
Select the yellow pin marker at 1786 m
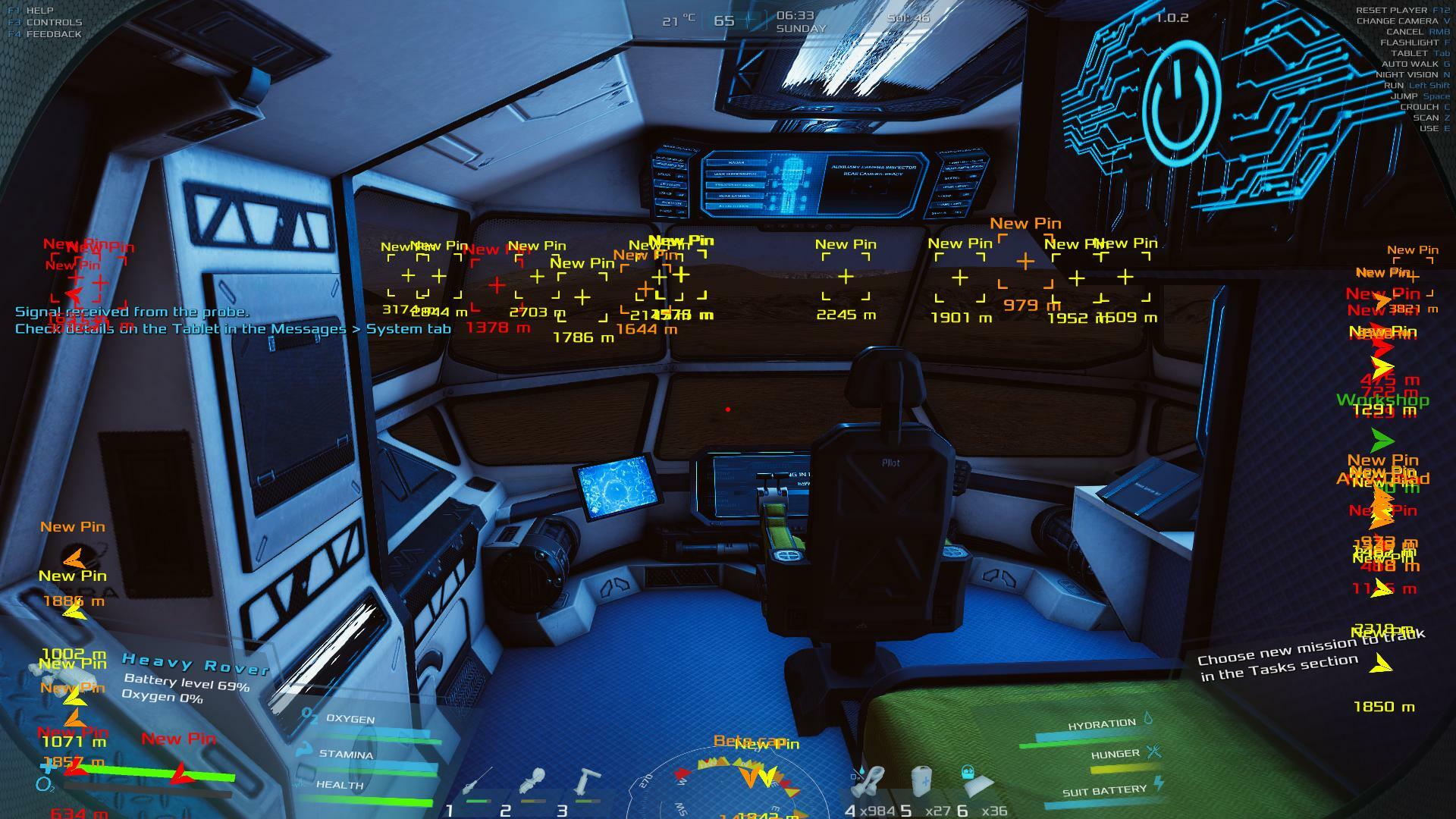click(x=582, y=297)
